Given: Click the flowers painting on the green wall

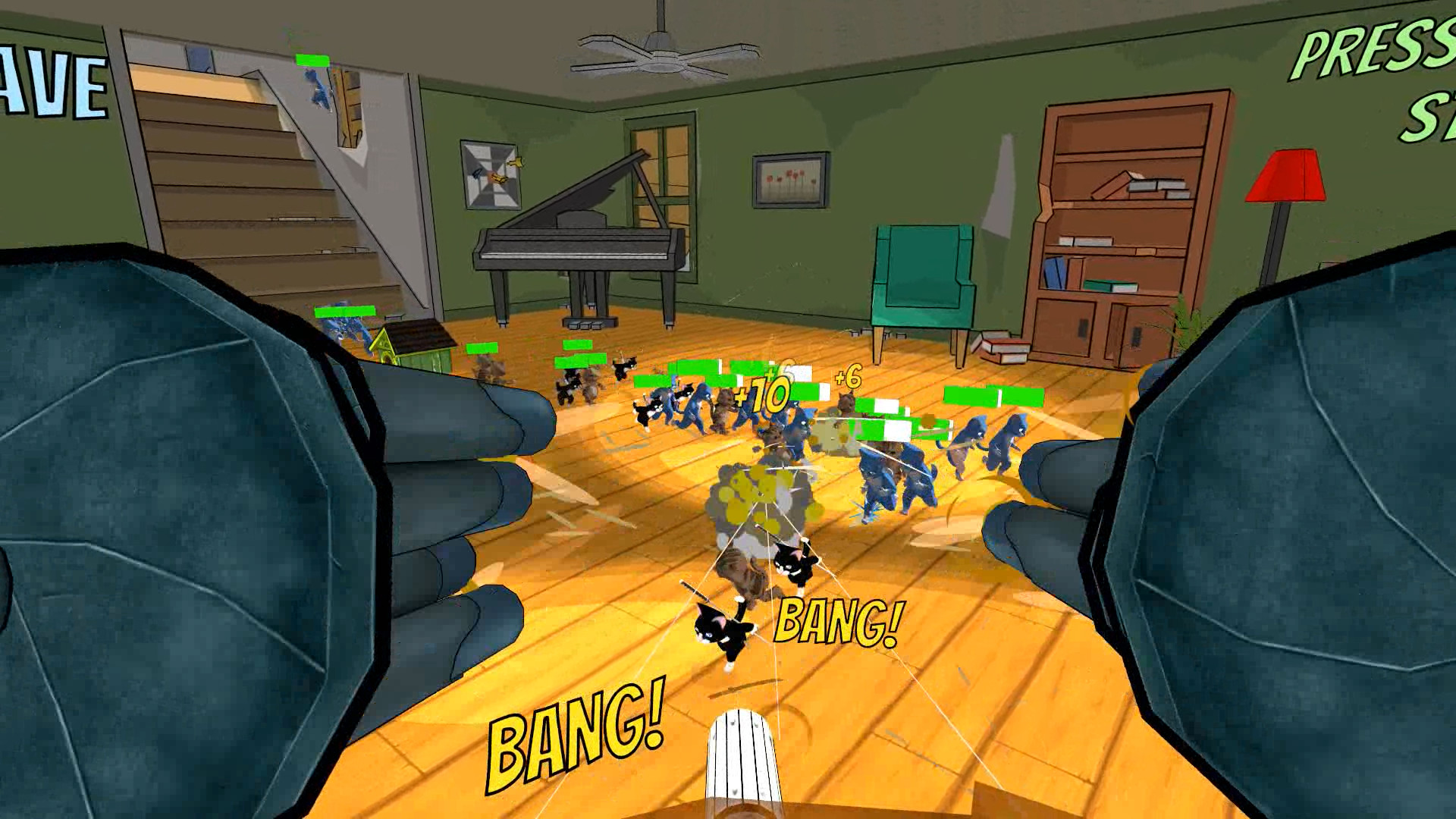Looking at the screenshot, I should [789, 180].
